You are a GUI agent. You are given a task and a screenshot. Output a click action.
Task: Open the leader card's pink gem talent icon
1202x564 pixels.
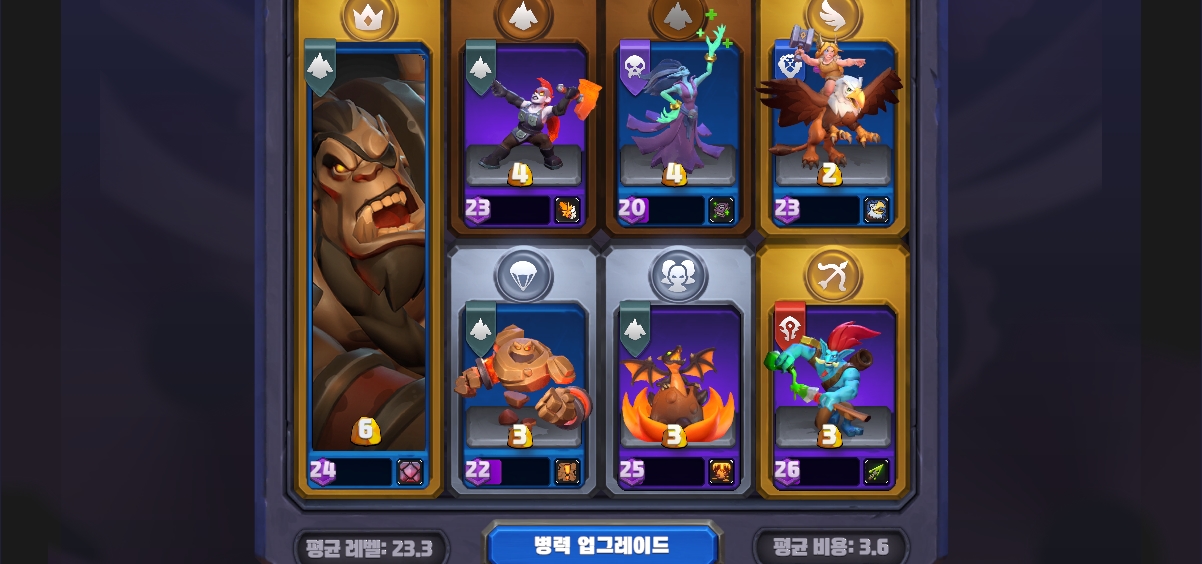coord(410,471)
